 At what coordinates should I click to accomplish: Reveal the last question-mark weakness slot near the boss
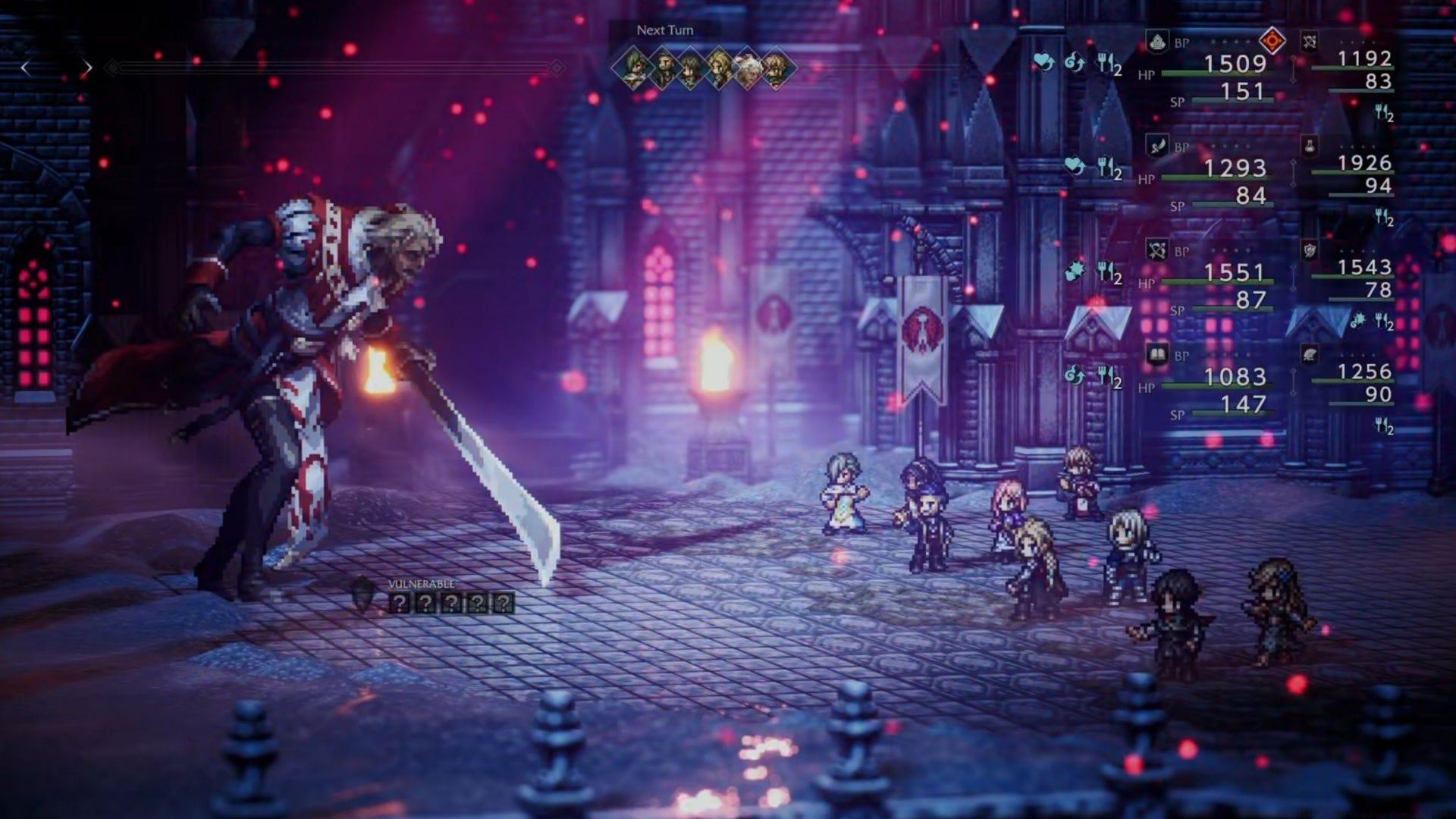(x=504, y=604)
